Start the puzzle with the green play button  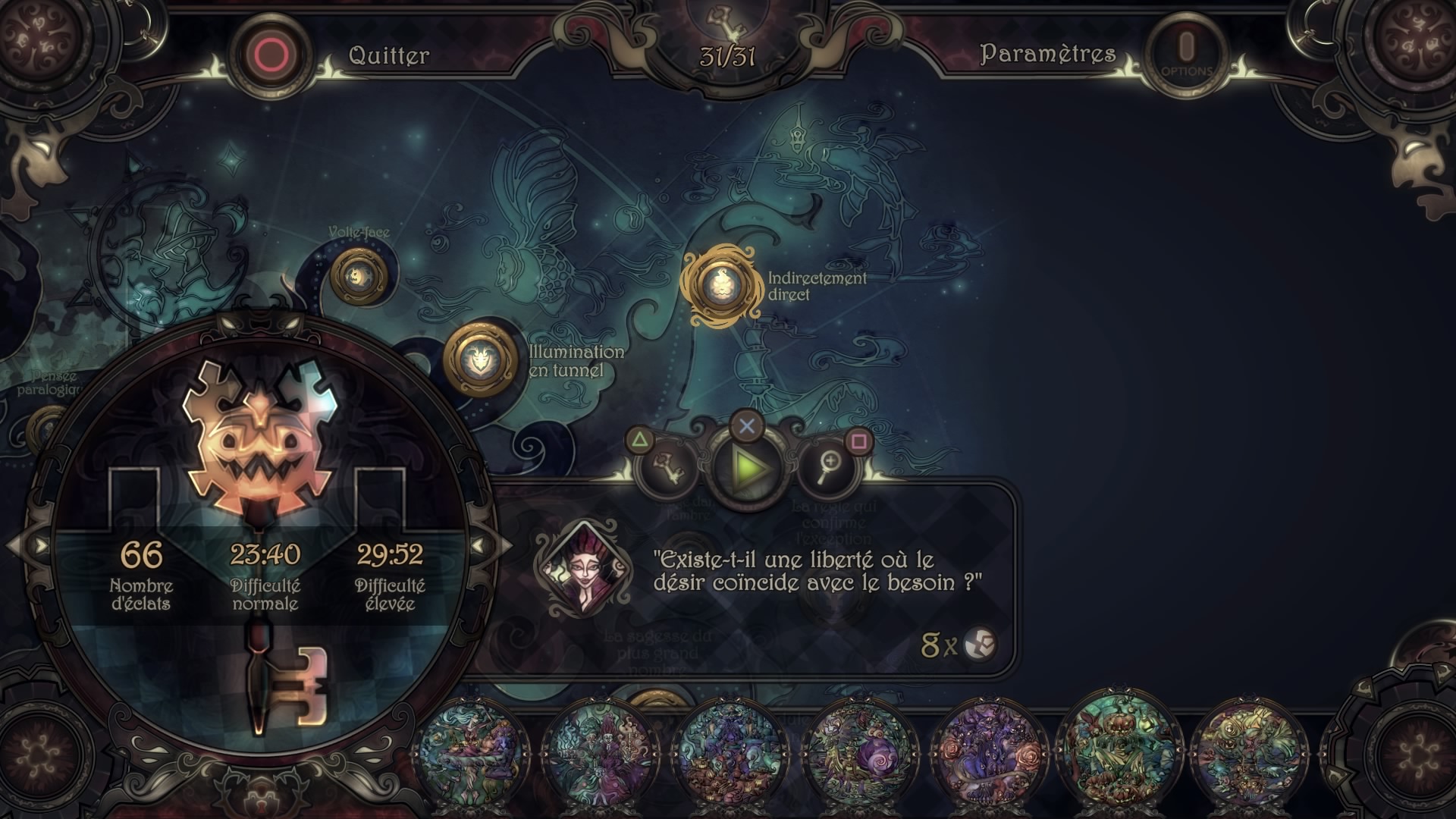[x=747, y=468]
